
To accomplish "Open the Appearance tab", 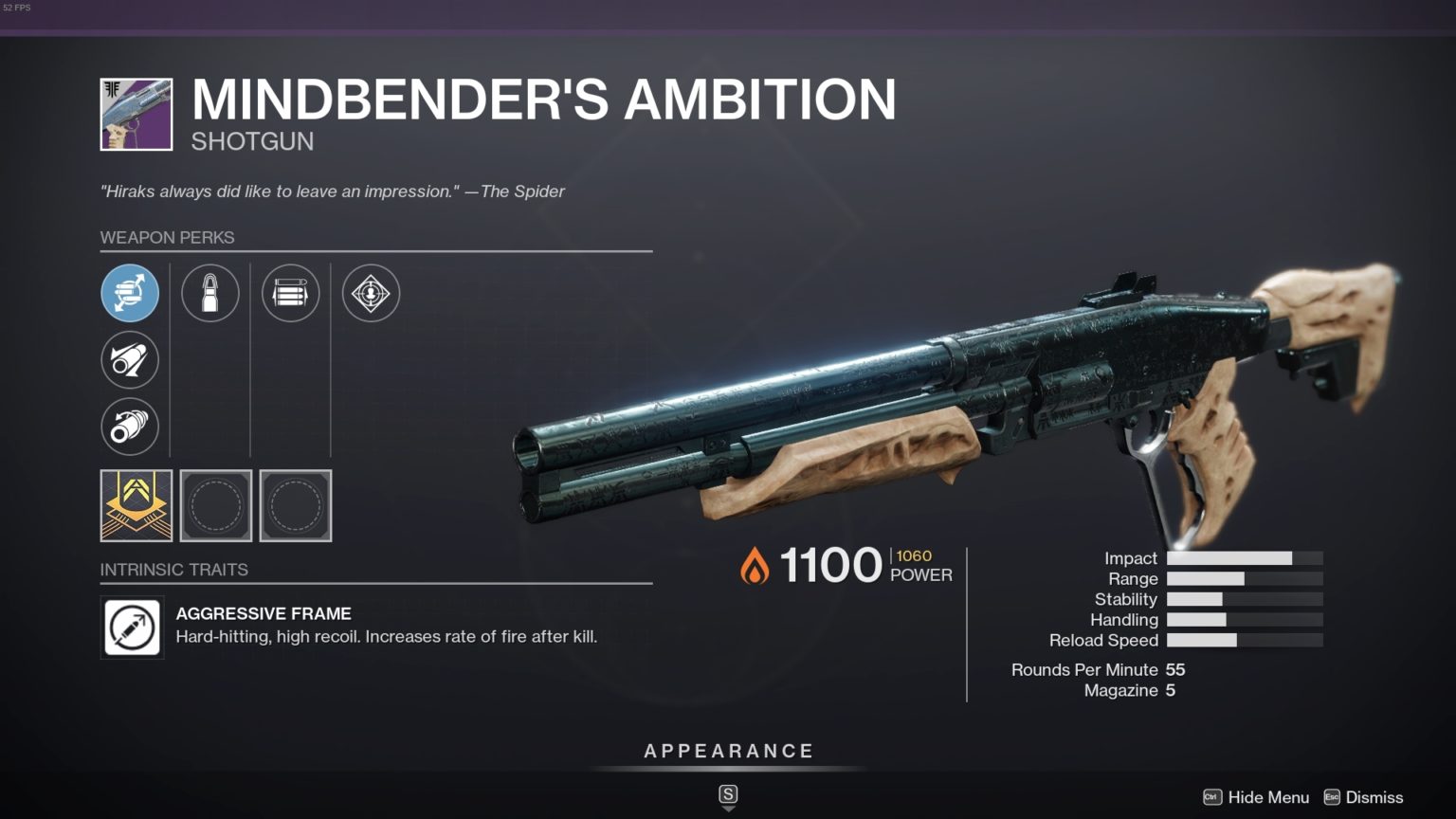I will (x=728, y=750).
